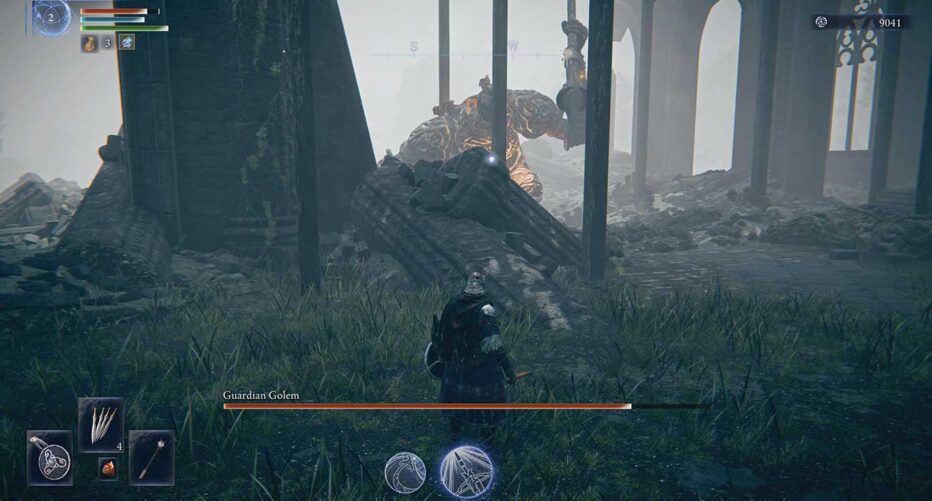932x501 pixels.
Task: Use the small orange consumable item
Action: (107, 467)
